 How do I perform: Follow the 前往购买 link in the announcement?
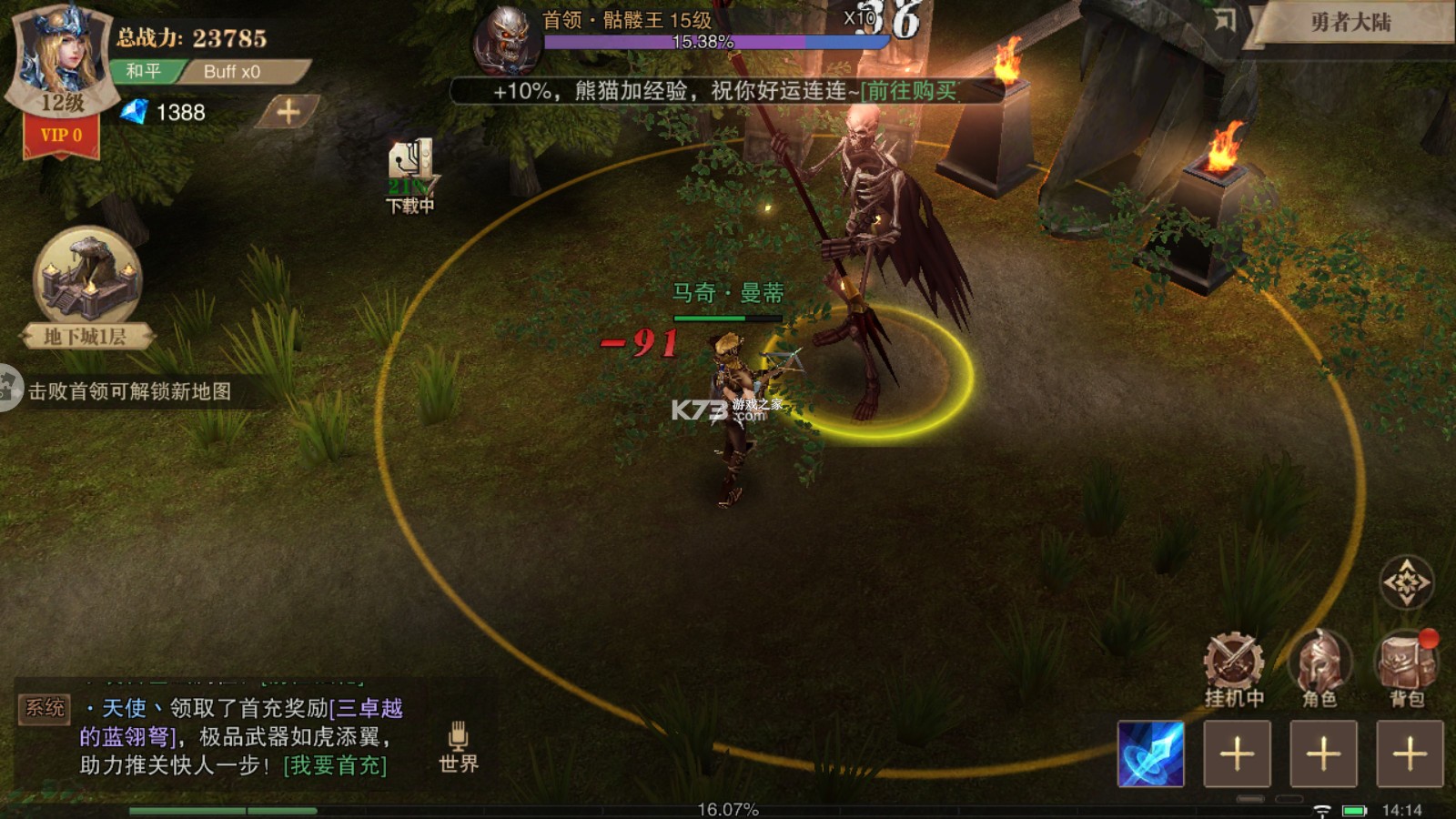(909, 91)
